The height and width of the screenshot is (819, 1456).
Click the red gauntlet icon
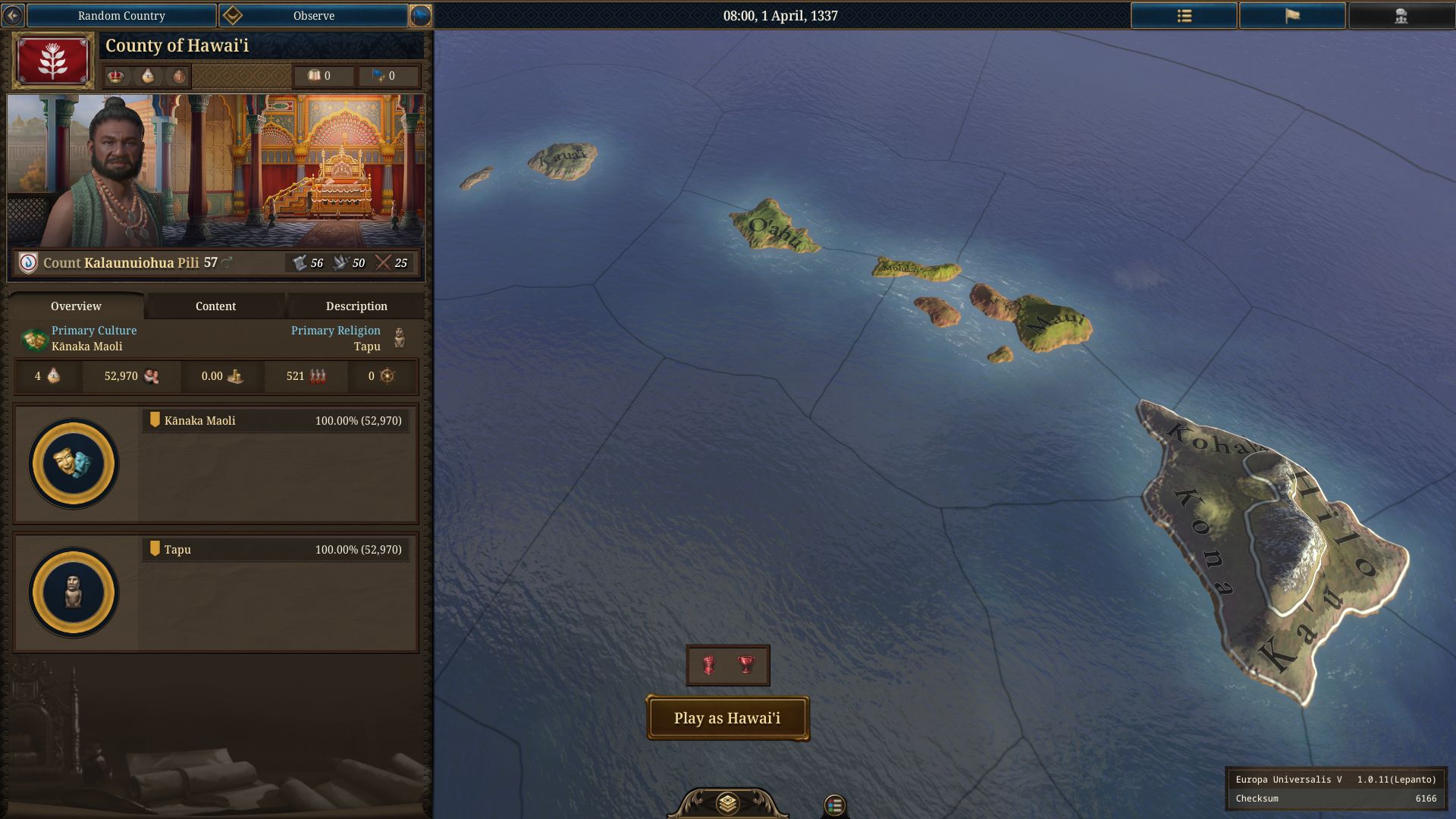coord(709,665)
